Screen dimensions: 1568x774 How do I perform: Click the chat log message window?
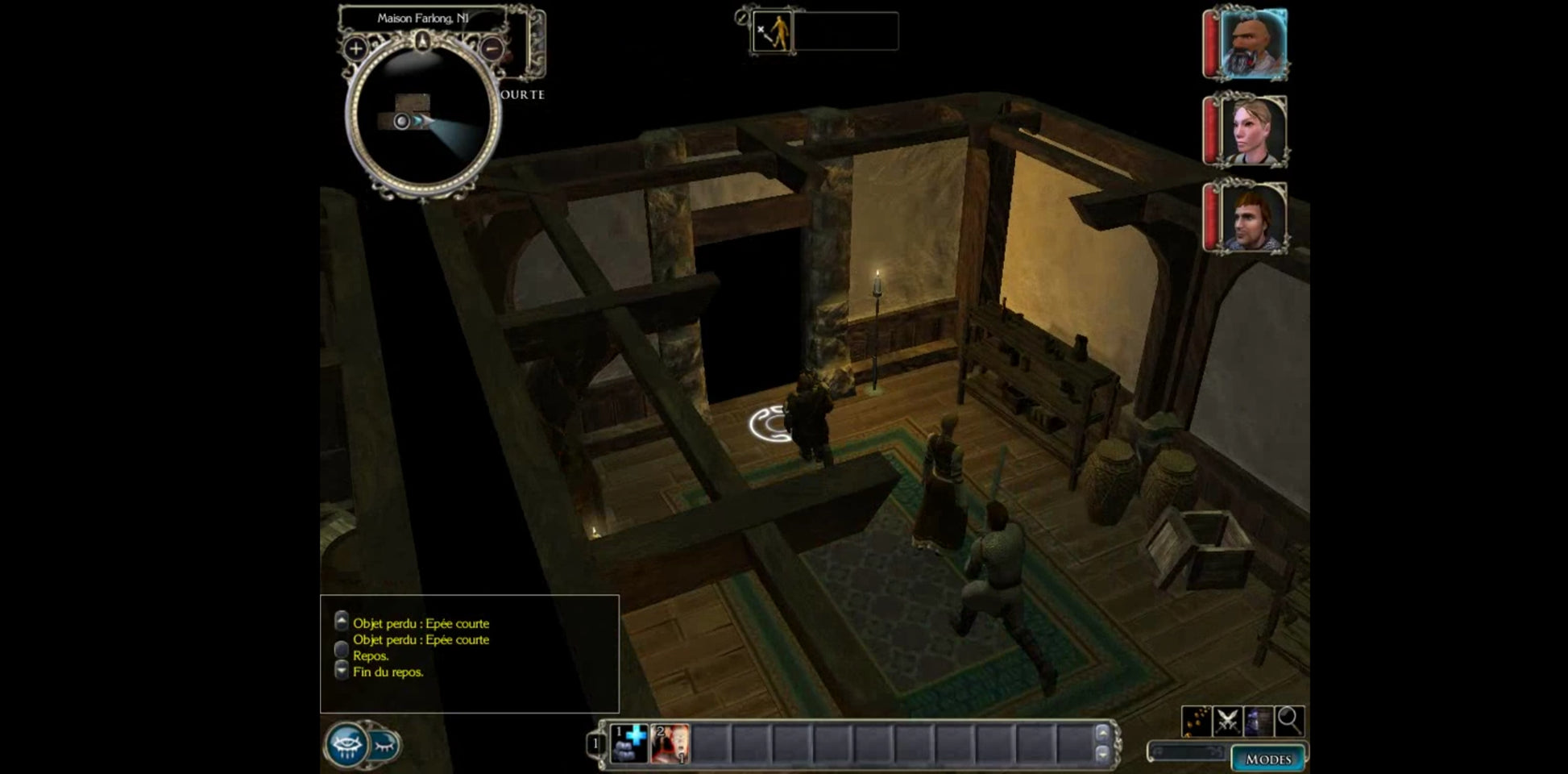[470, 653]
